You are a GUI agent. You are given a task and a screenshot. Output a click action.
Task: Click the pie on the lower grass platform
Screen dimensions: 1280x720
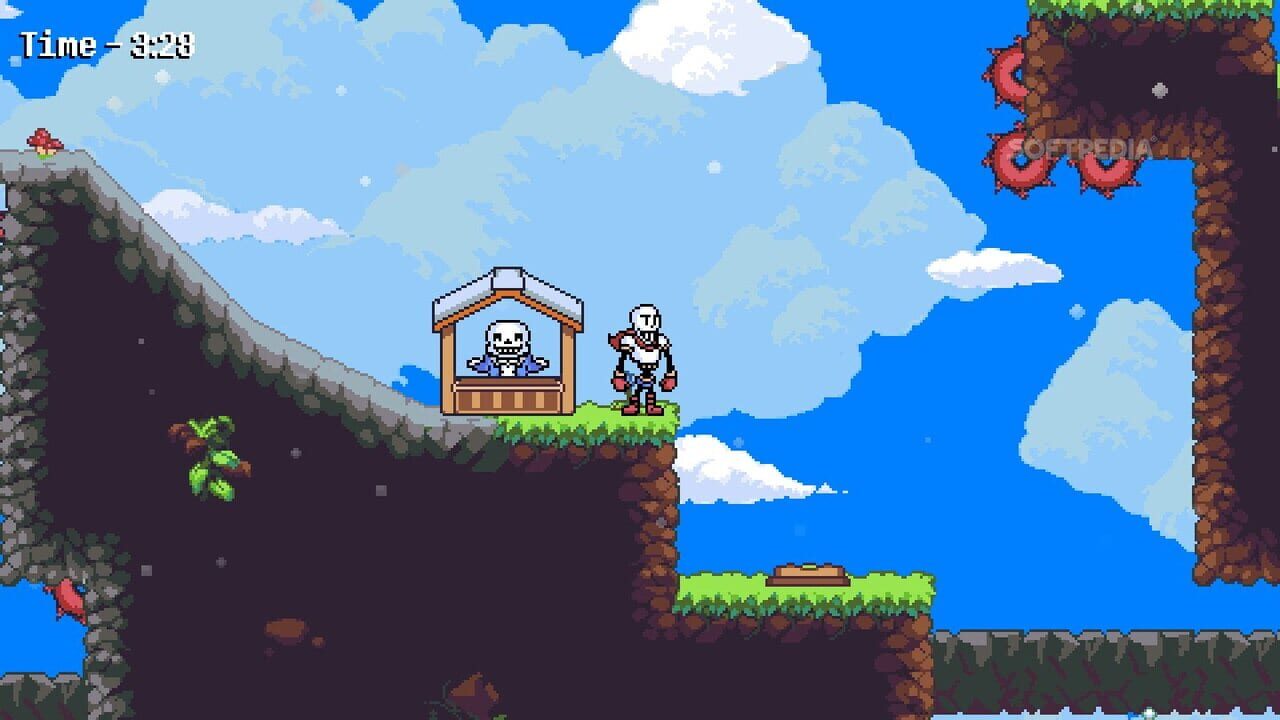tap(808, 573)
